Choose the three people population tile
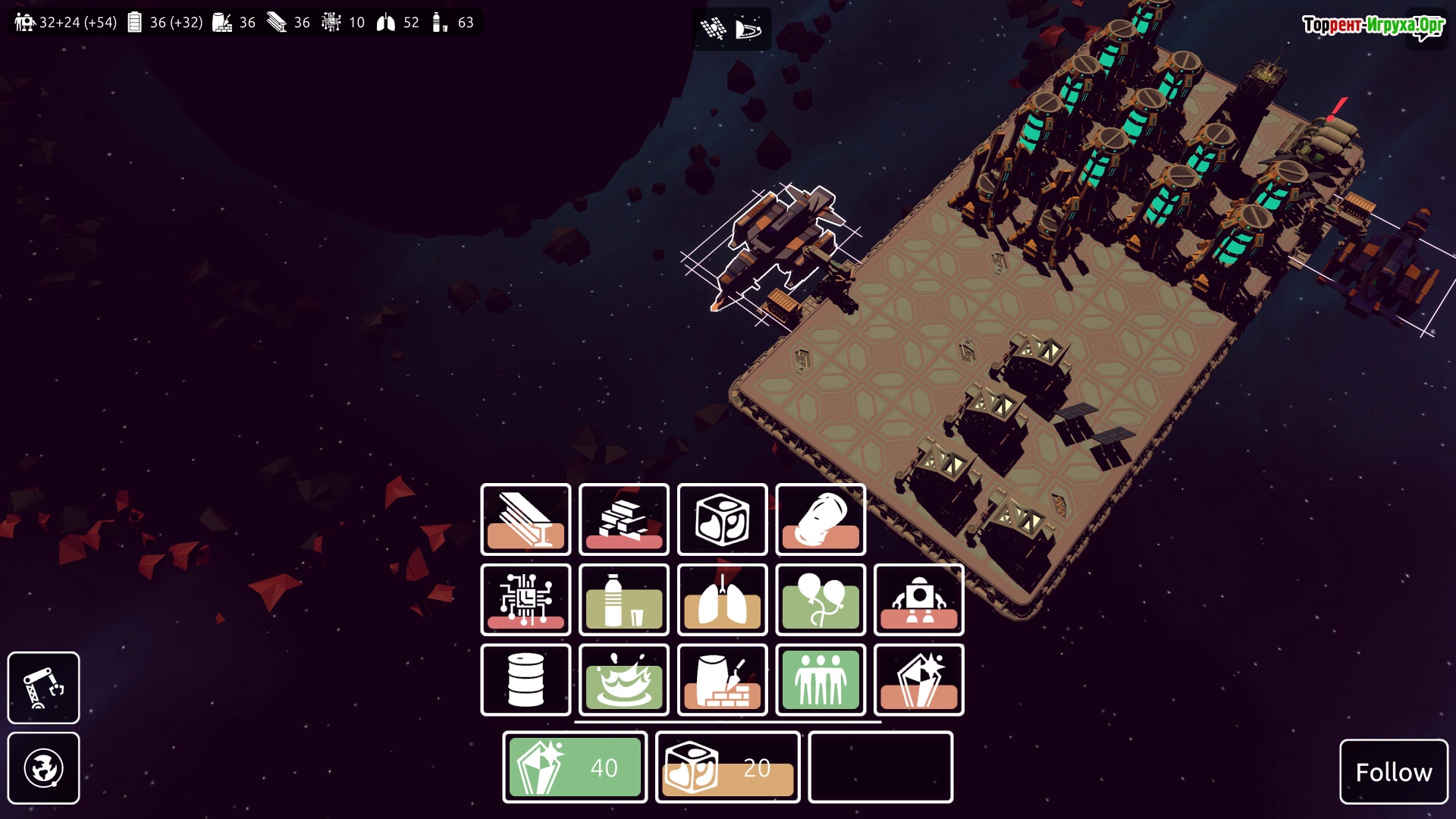Screen dimensions: 1456x819 [821, 680]
